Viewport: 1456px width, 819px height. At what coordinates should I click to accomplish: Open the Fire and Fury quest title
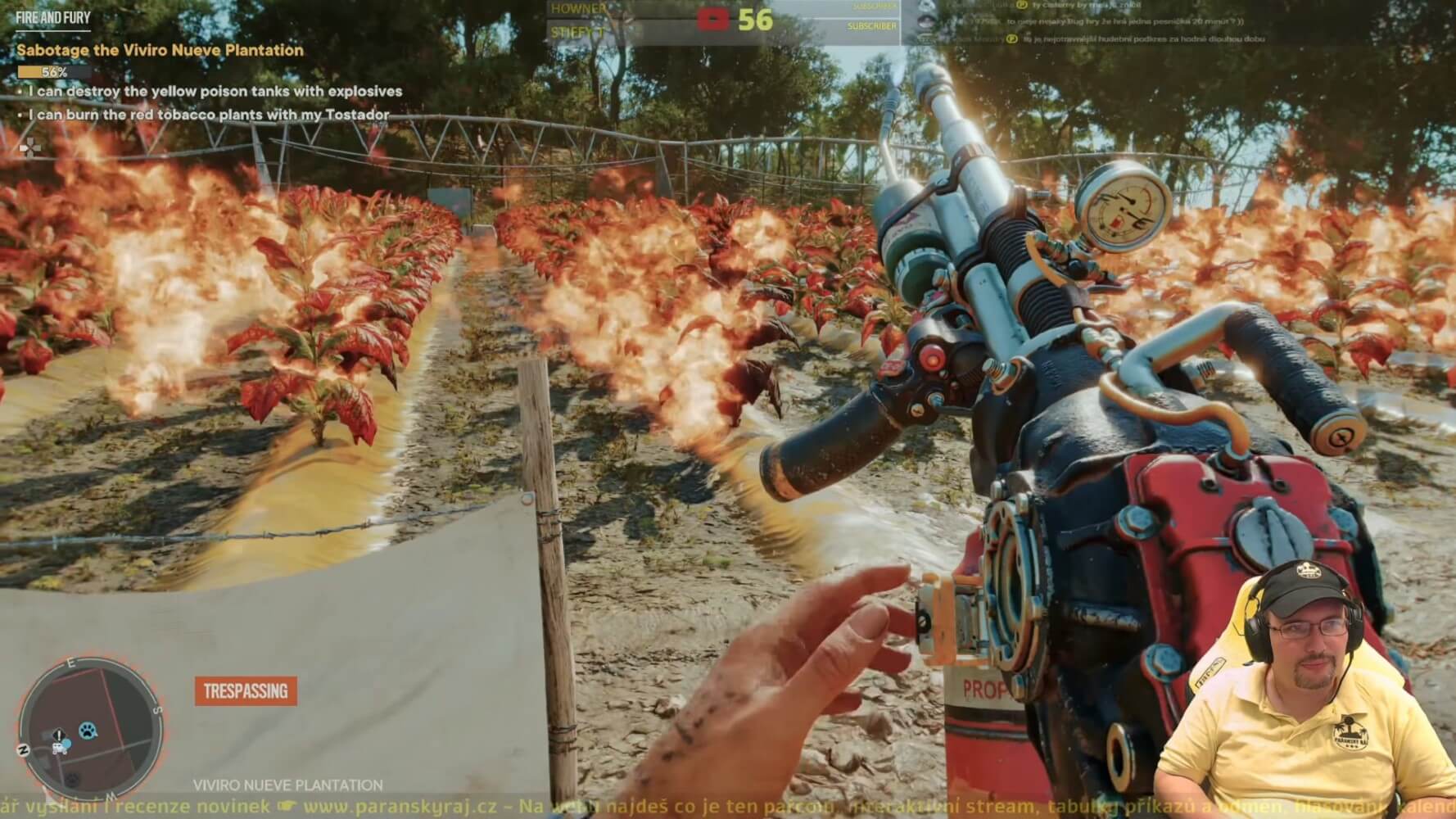[x=53, y=16]
